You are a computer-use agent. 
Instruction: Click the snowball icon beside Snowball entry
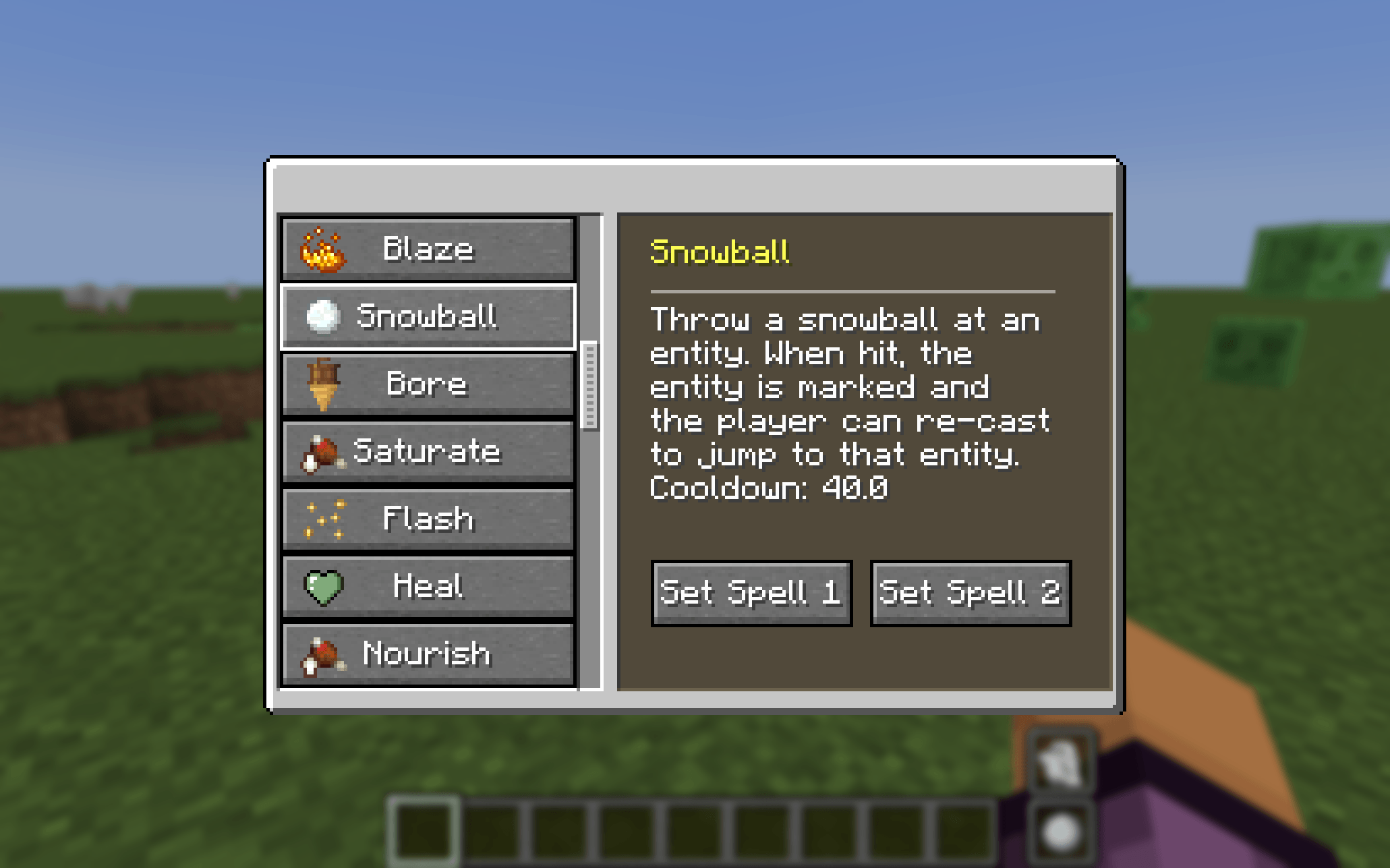coord(322,317)
